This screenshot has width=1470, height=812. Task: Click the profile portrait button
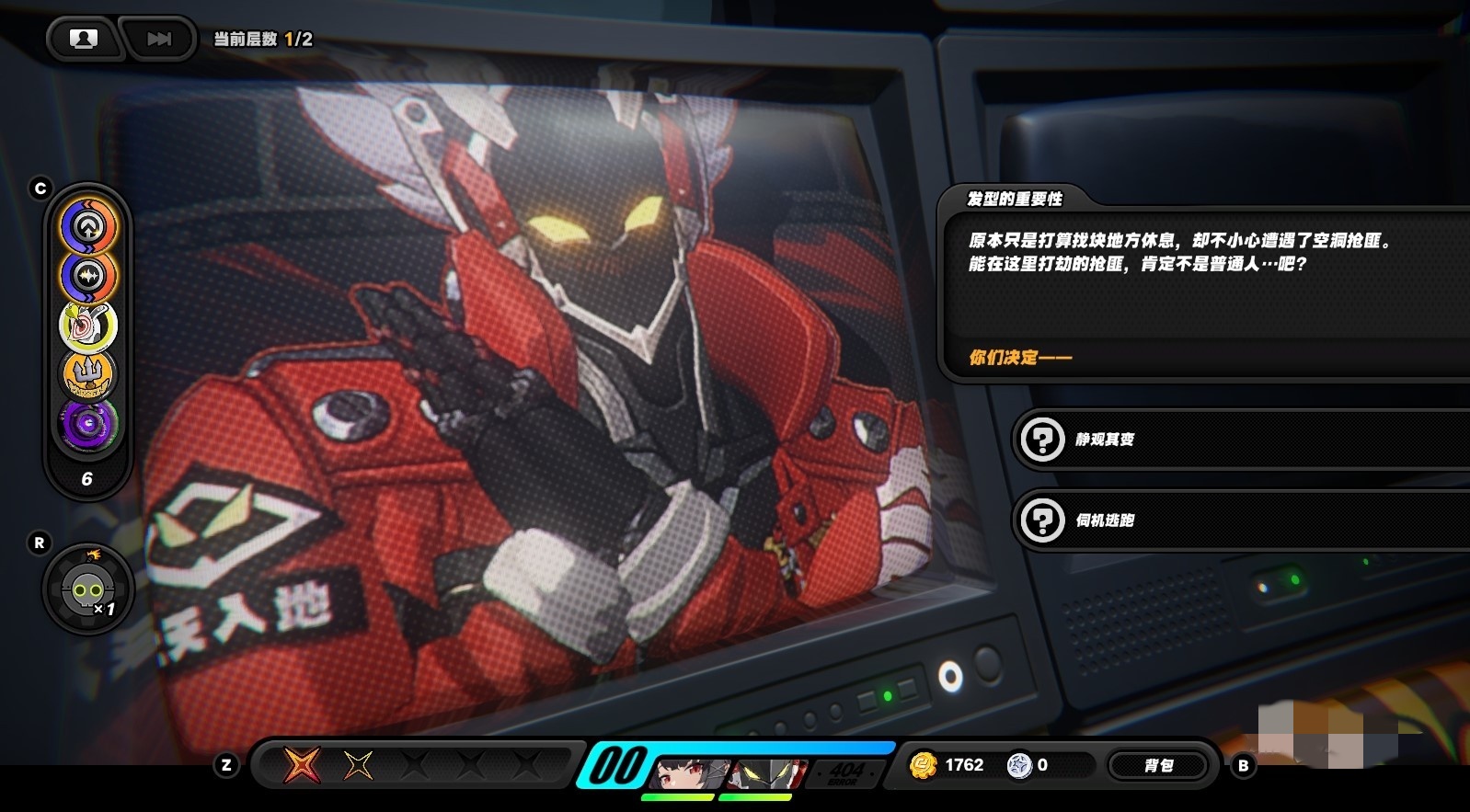(84, 39)
